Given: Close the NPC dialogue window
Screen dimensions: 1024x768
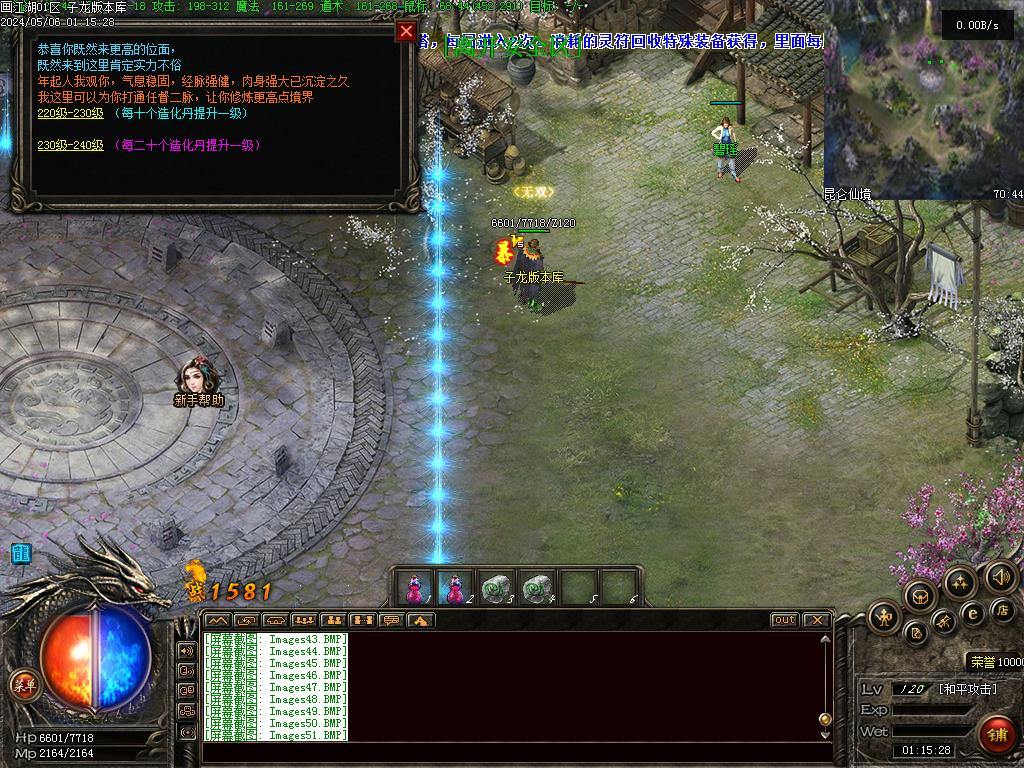Looking at the screenshot, I should [x=406, y=31].
